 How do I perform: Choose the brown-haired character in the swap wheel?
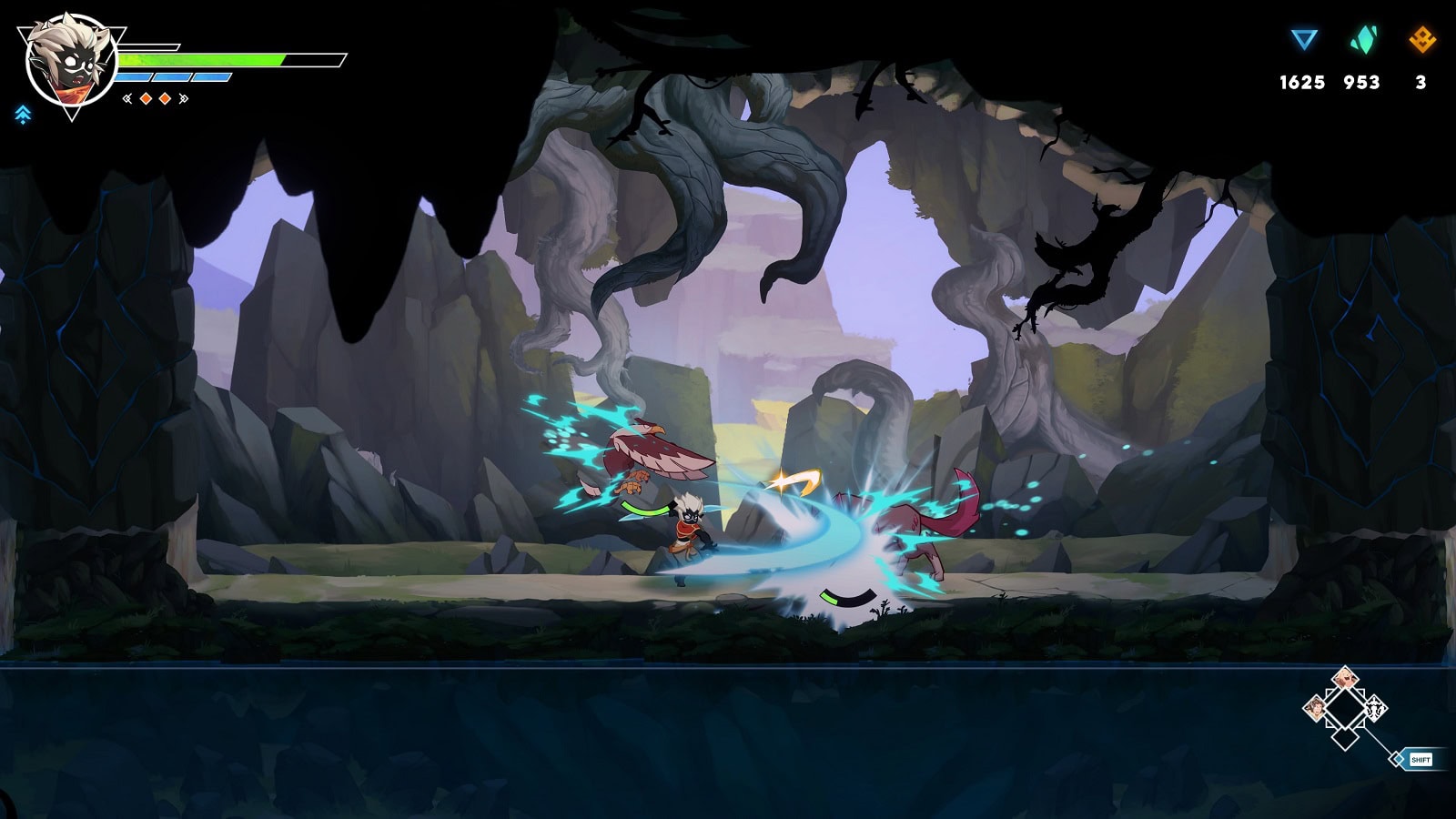point(1315,707)
